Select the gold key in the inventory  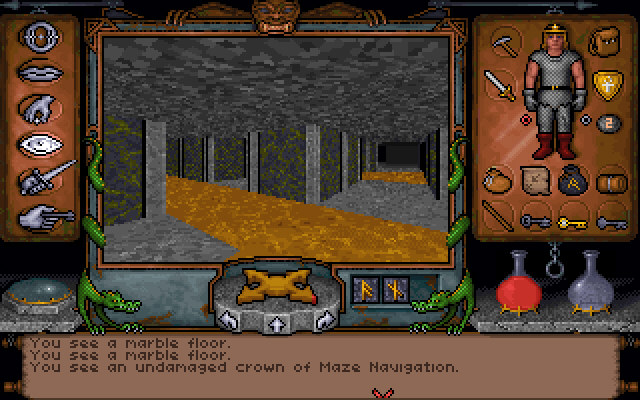point(573,219)
